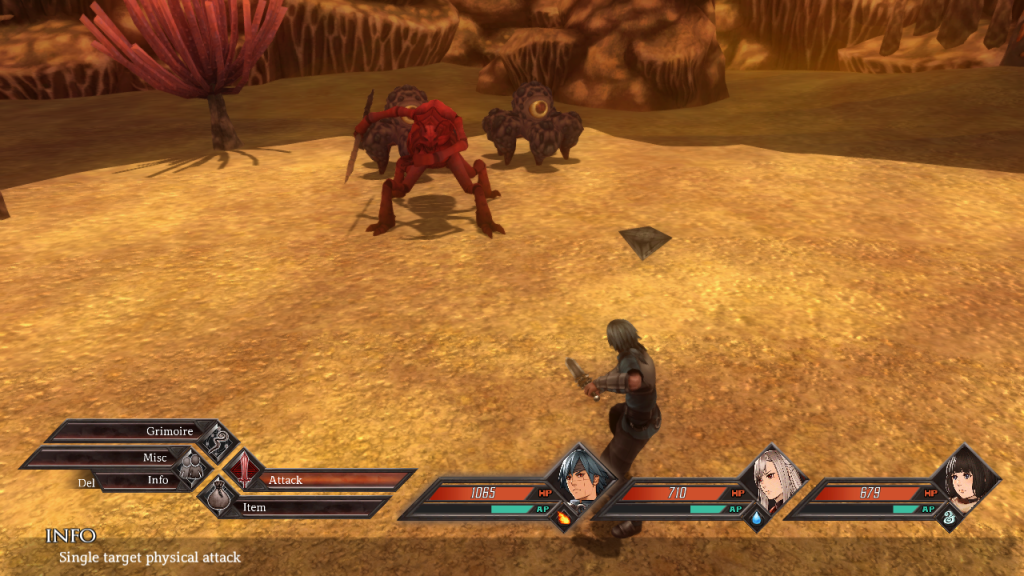Click the fire element icon
The width and height of the screenshot is (1024, 576).
565,518
